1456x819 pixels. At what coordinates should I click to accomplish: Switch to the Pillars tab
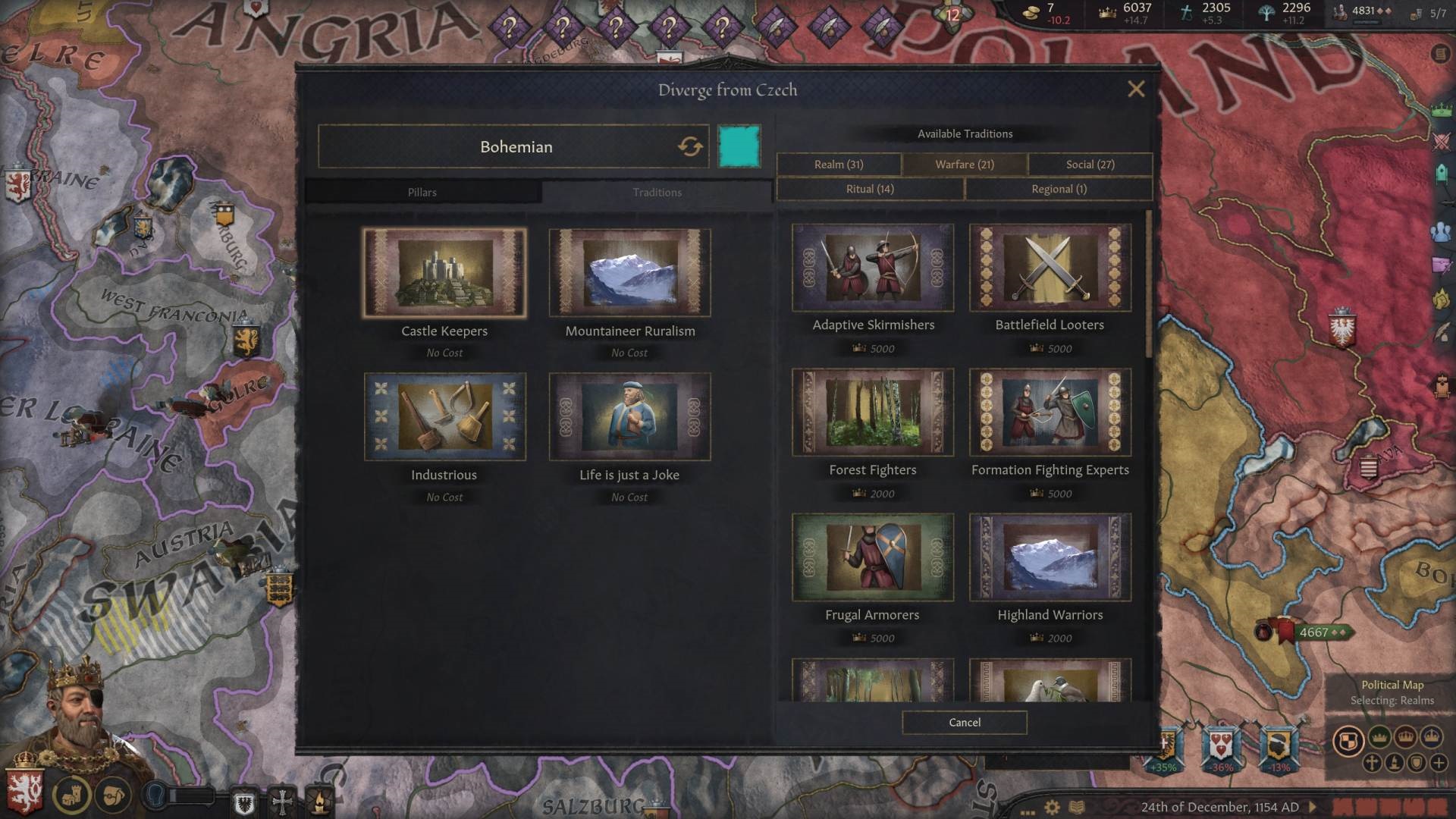[x=422, y=193]
